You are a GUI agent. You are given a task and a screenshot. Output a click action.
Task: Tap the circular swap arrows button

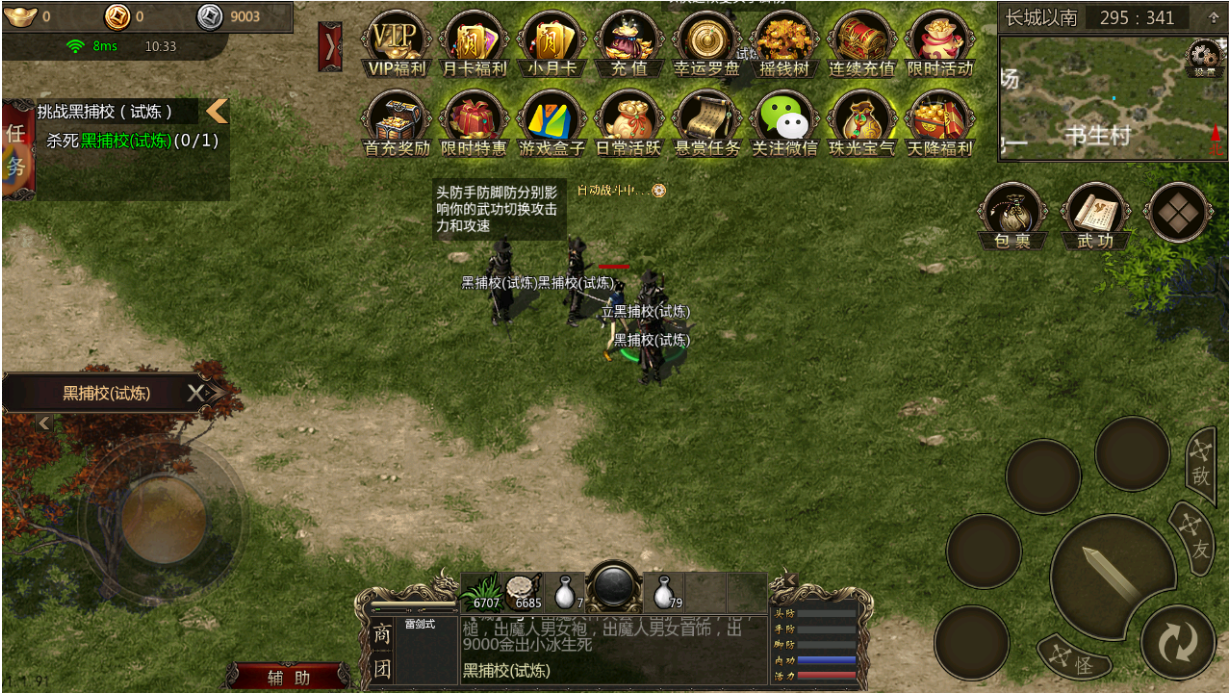1178,643
